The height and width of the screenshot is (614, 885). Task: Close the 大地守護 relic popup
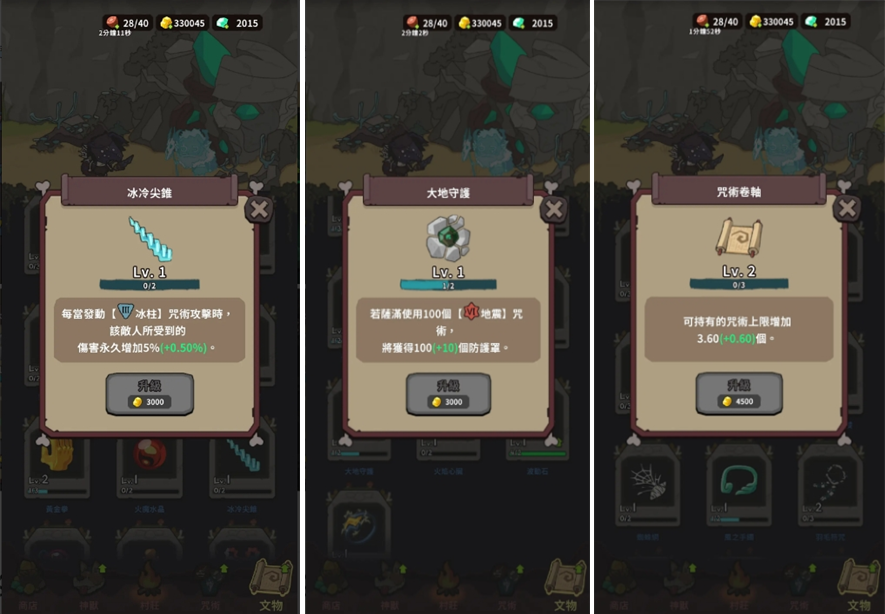[x=553, y=209]
